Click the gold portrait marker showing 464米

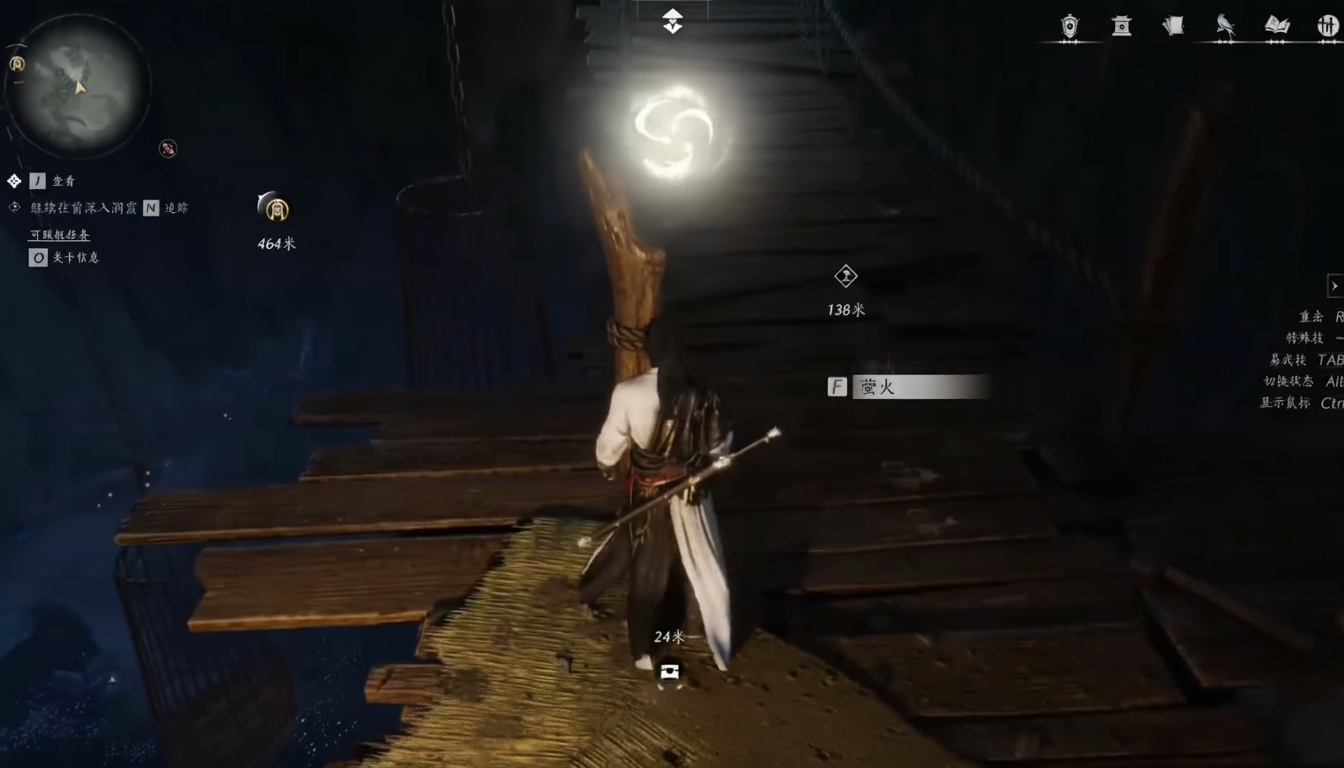(274, 208)
